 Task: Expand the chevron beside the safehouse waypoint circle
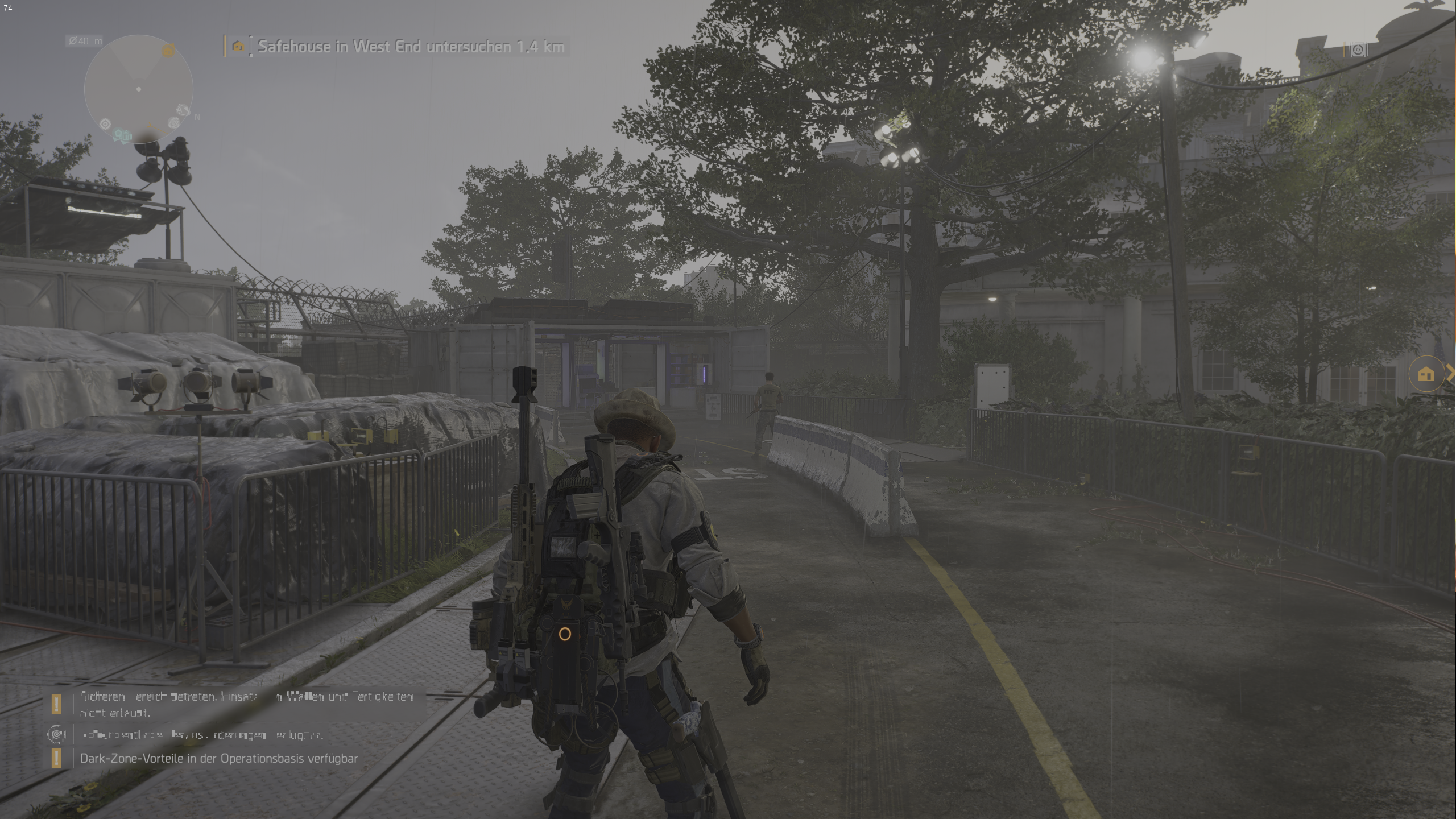(x=1451, y=374)
